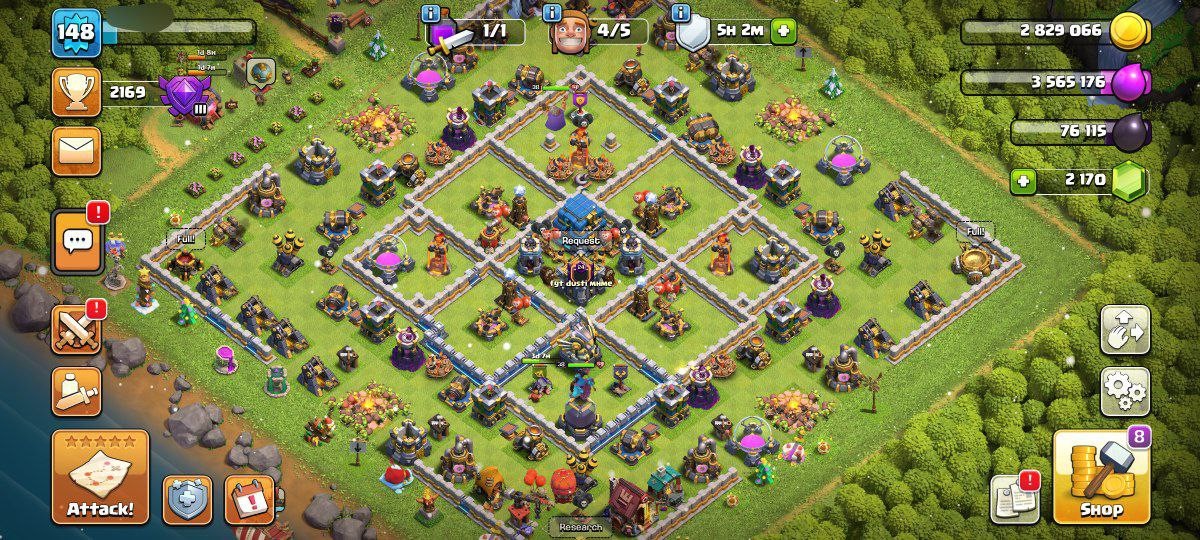This screenshot has width=1200, height=540.
Task: Open the news papers icon
Action: (x=1014, y=498)
